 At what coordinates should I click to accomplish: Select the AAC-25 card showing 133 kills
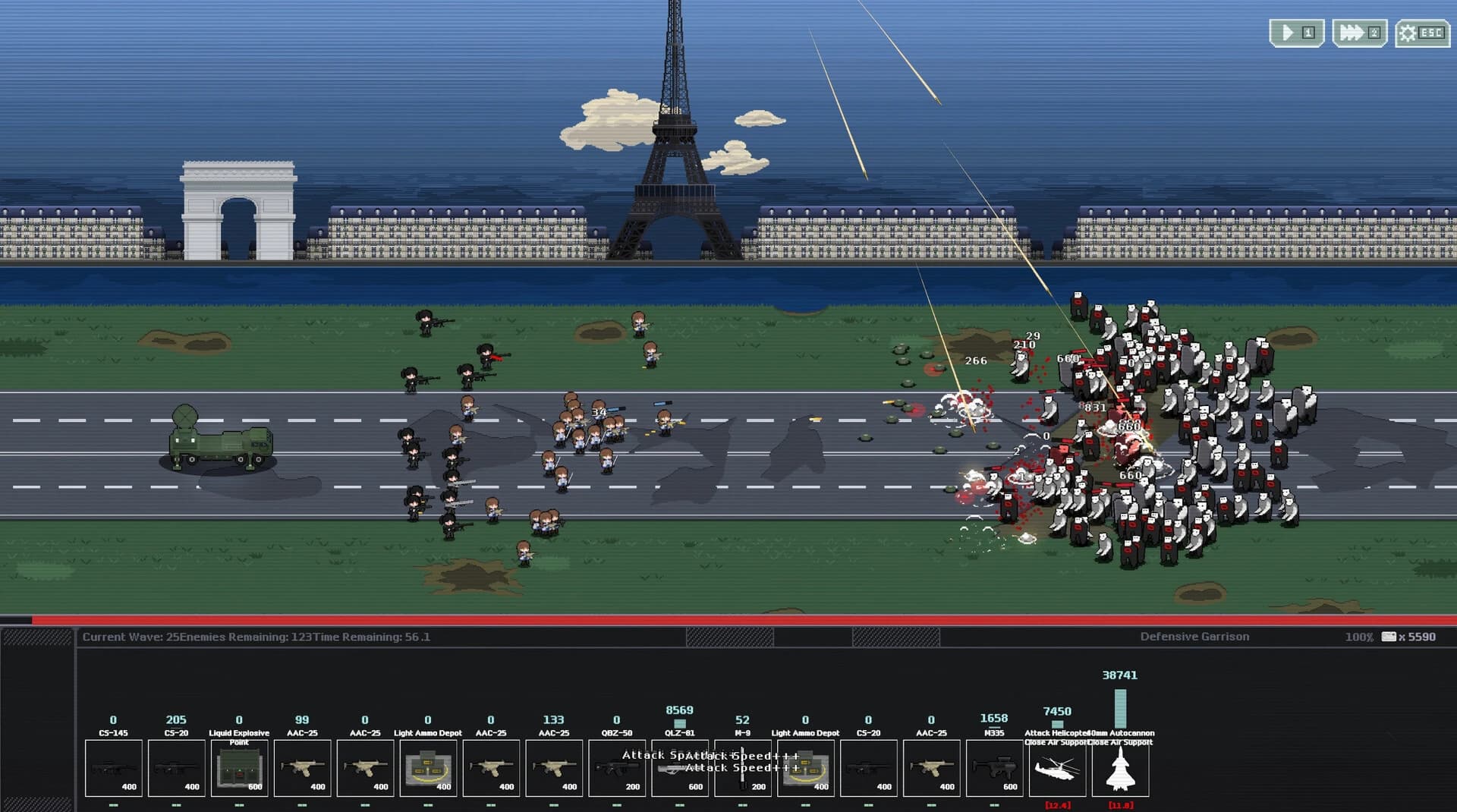554,768
